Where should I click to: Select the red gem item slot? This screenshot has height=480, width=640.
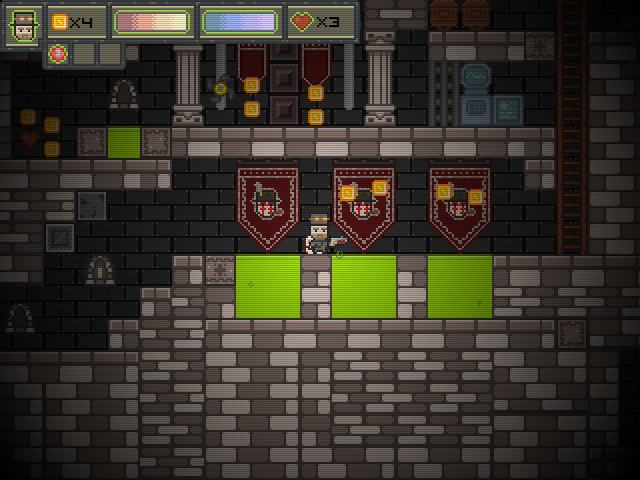(x=58, y=53)
